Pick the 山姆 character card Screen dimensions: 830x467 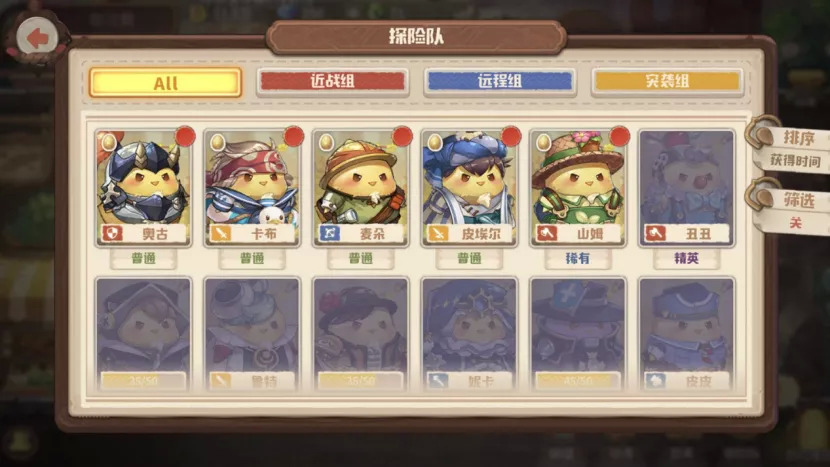tap(577, 187)
